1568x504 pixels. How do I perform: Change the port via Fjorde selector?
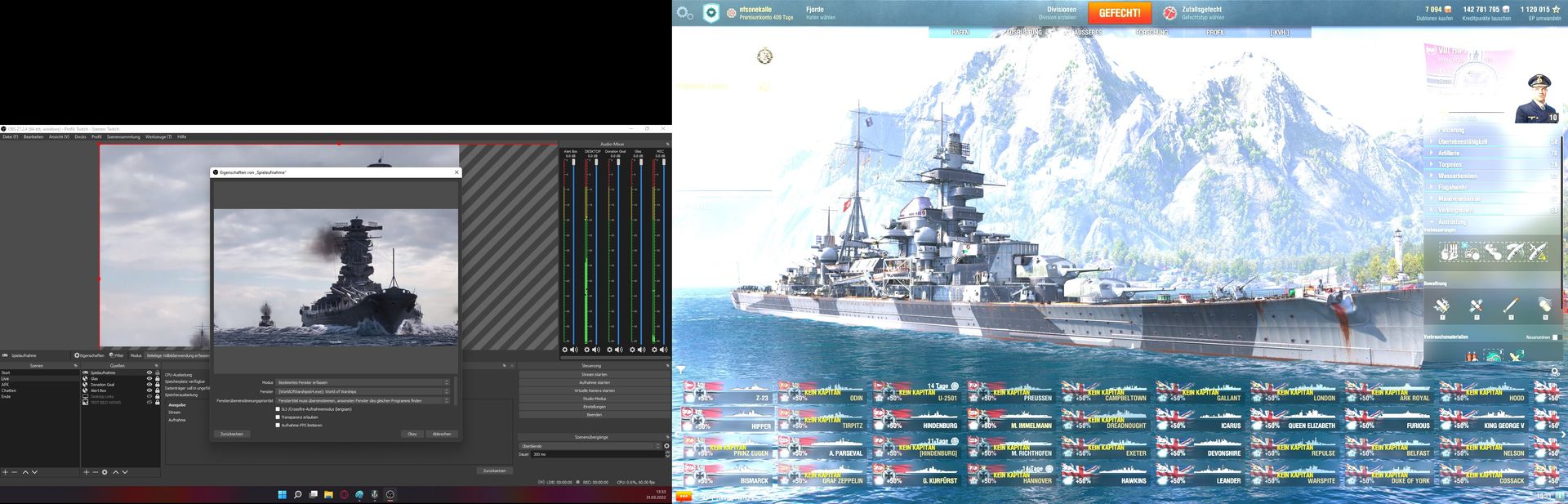(820, 13)
